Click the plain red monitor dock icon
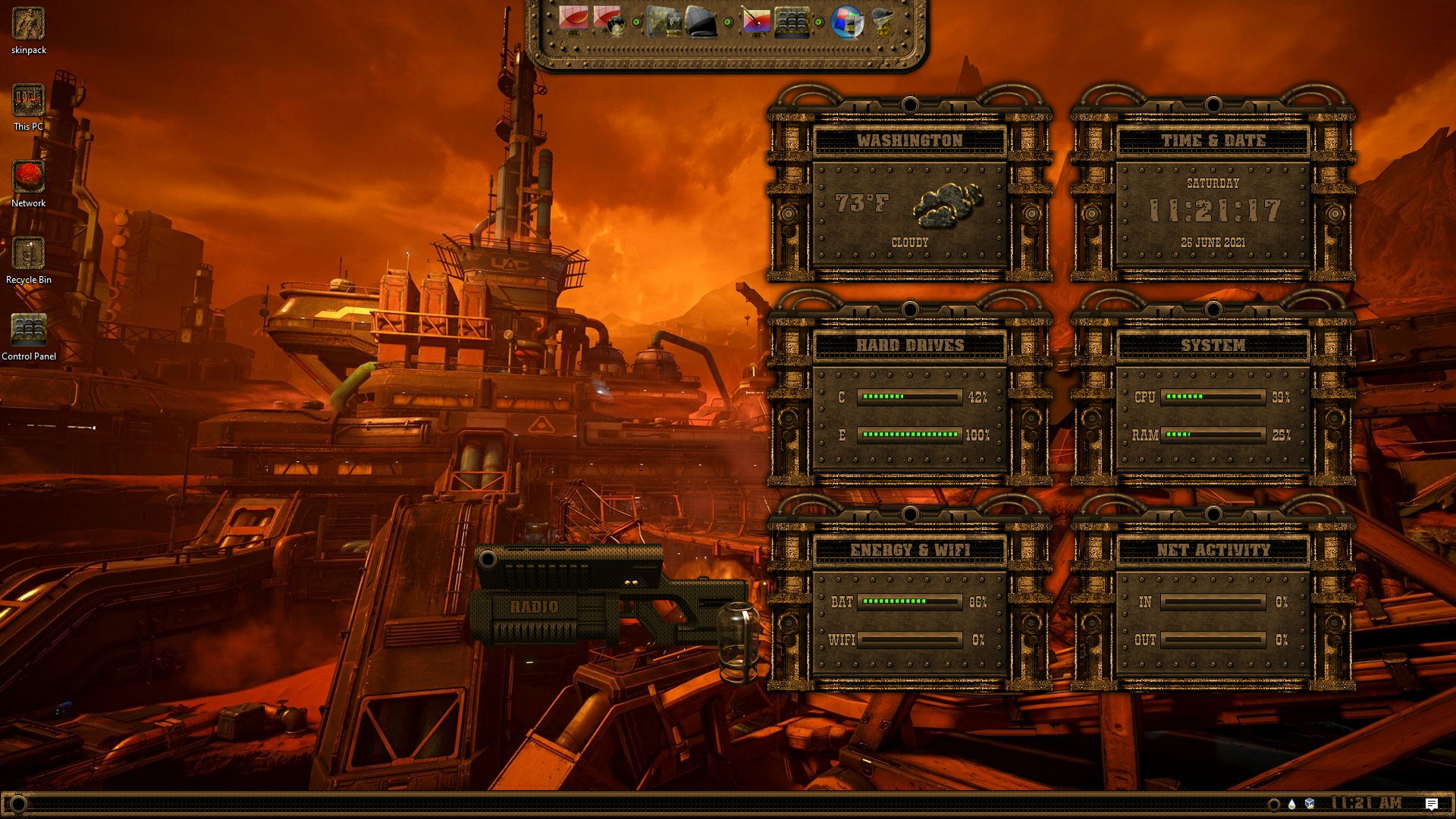This screenshot has width=1456, height=819. pos(573,19)
